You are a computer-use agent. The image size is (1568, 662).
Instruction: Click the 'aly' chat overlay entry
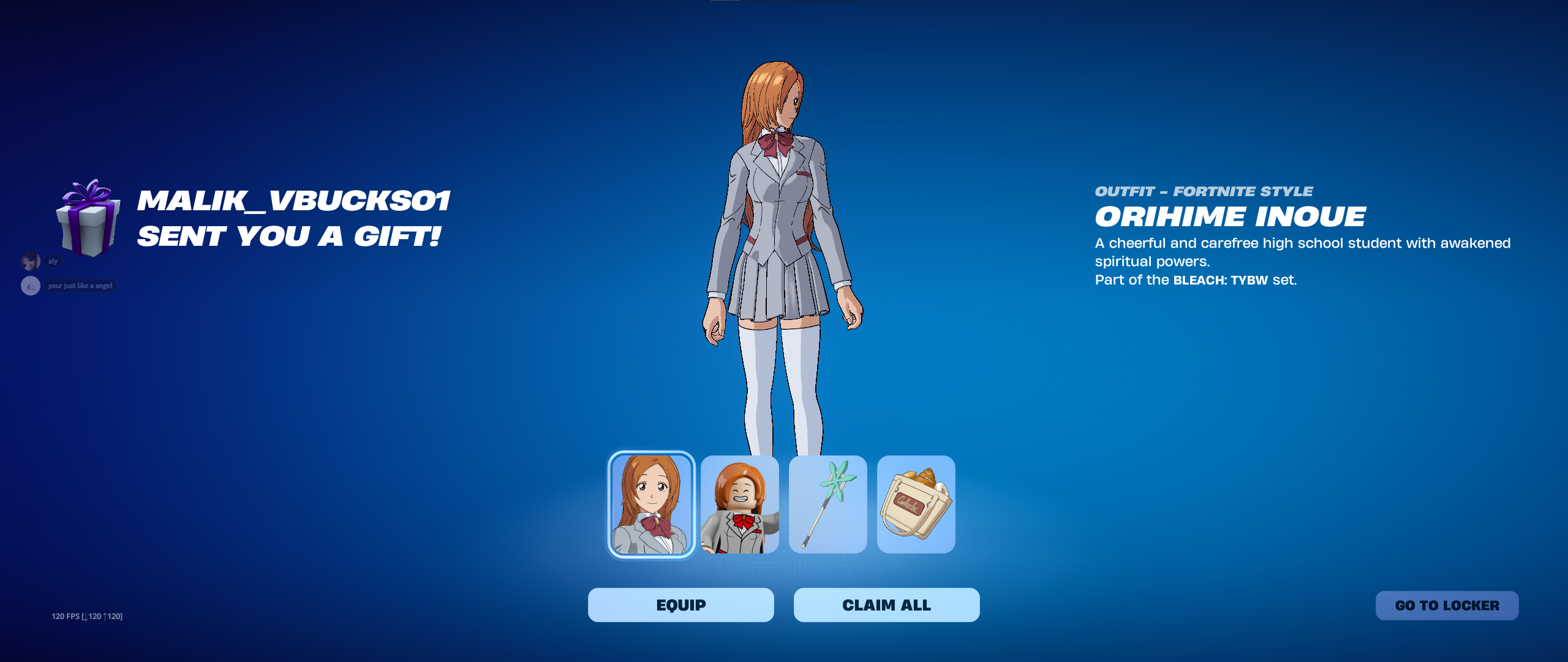click(53, 261)
